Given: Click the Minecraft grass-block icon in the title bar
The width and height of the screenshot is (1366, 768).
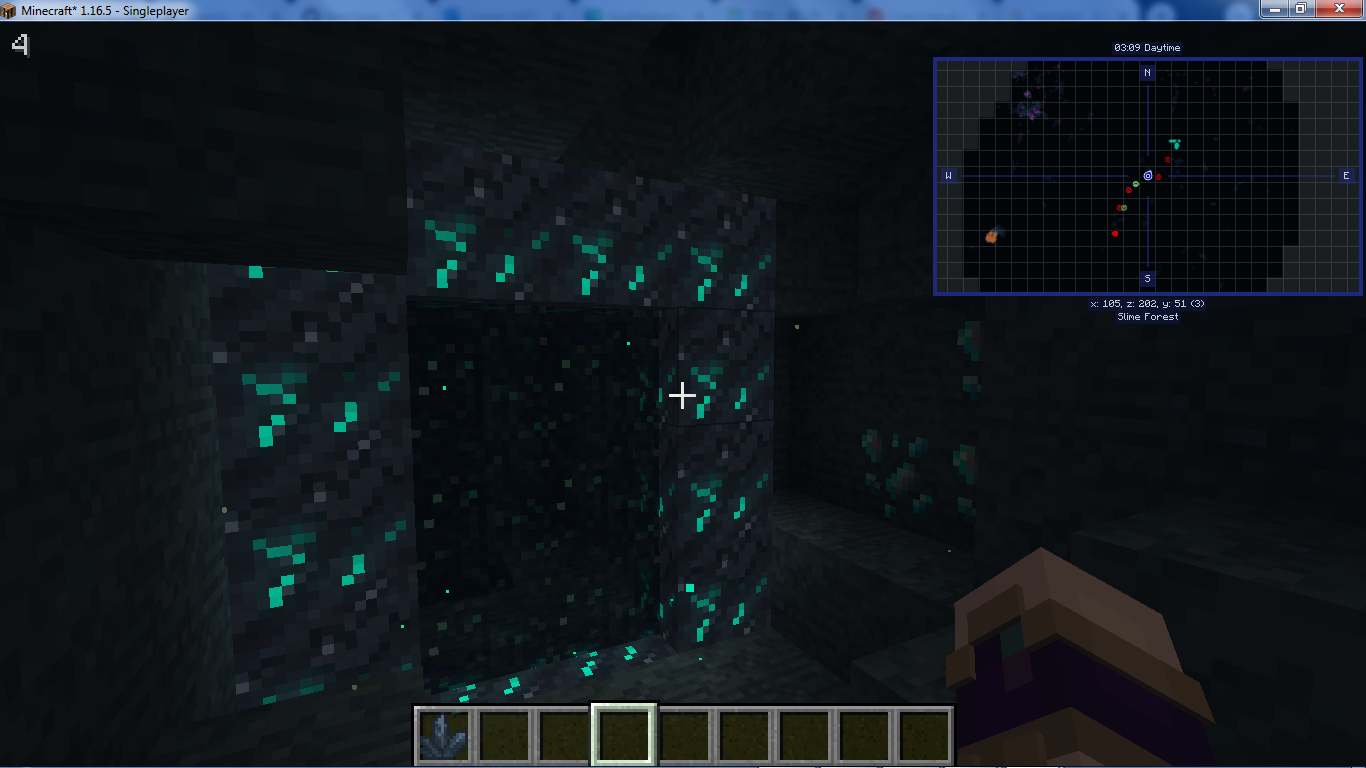Looking at the screenshot, I should coord(9,9).
